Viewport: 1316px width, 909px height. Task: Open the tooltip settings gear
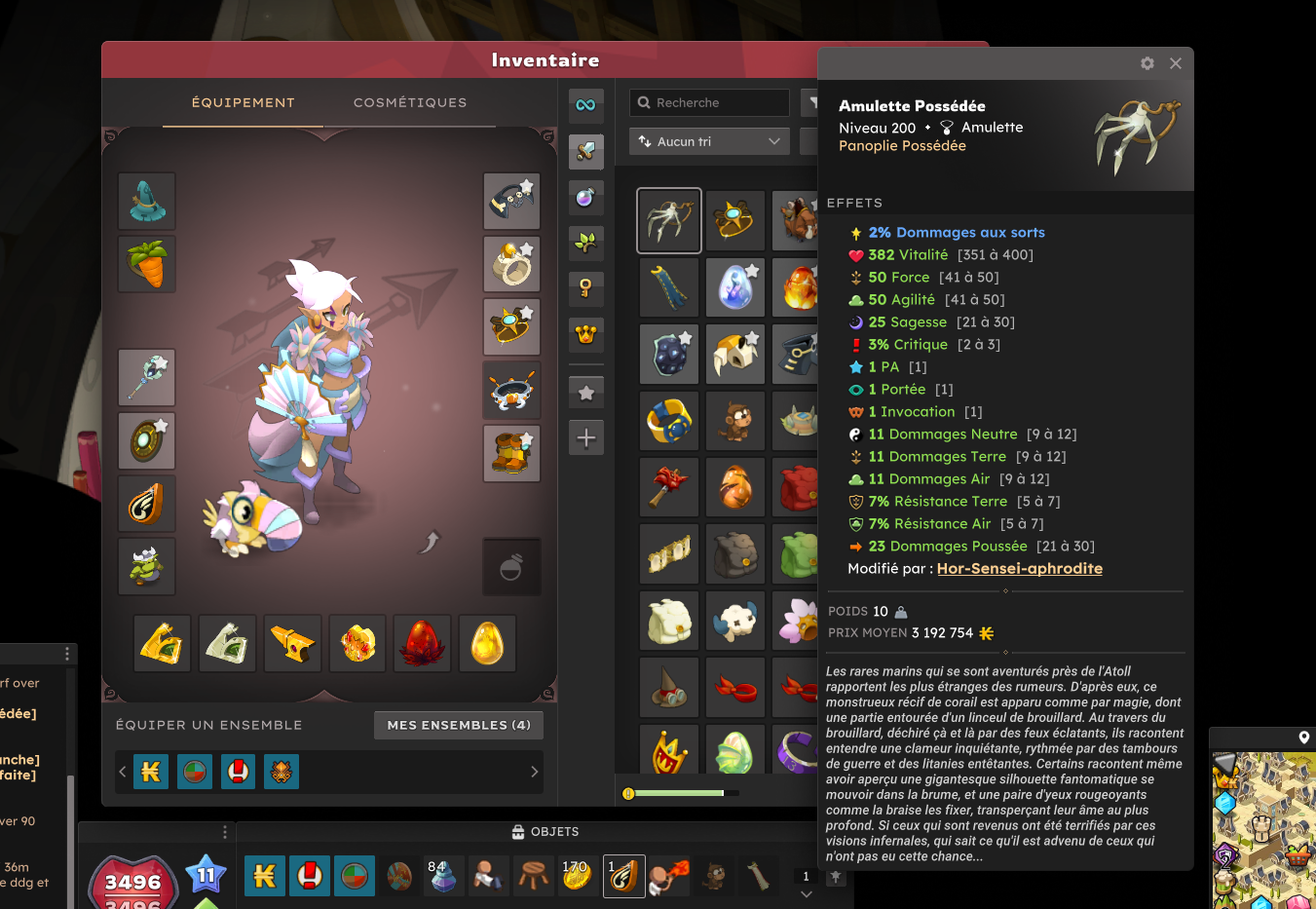click(1147, 63)
